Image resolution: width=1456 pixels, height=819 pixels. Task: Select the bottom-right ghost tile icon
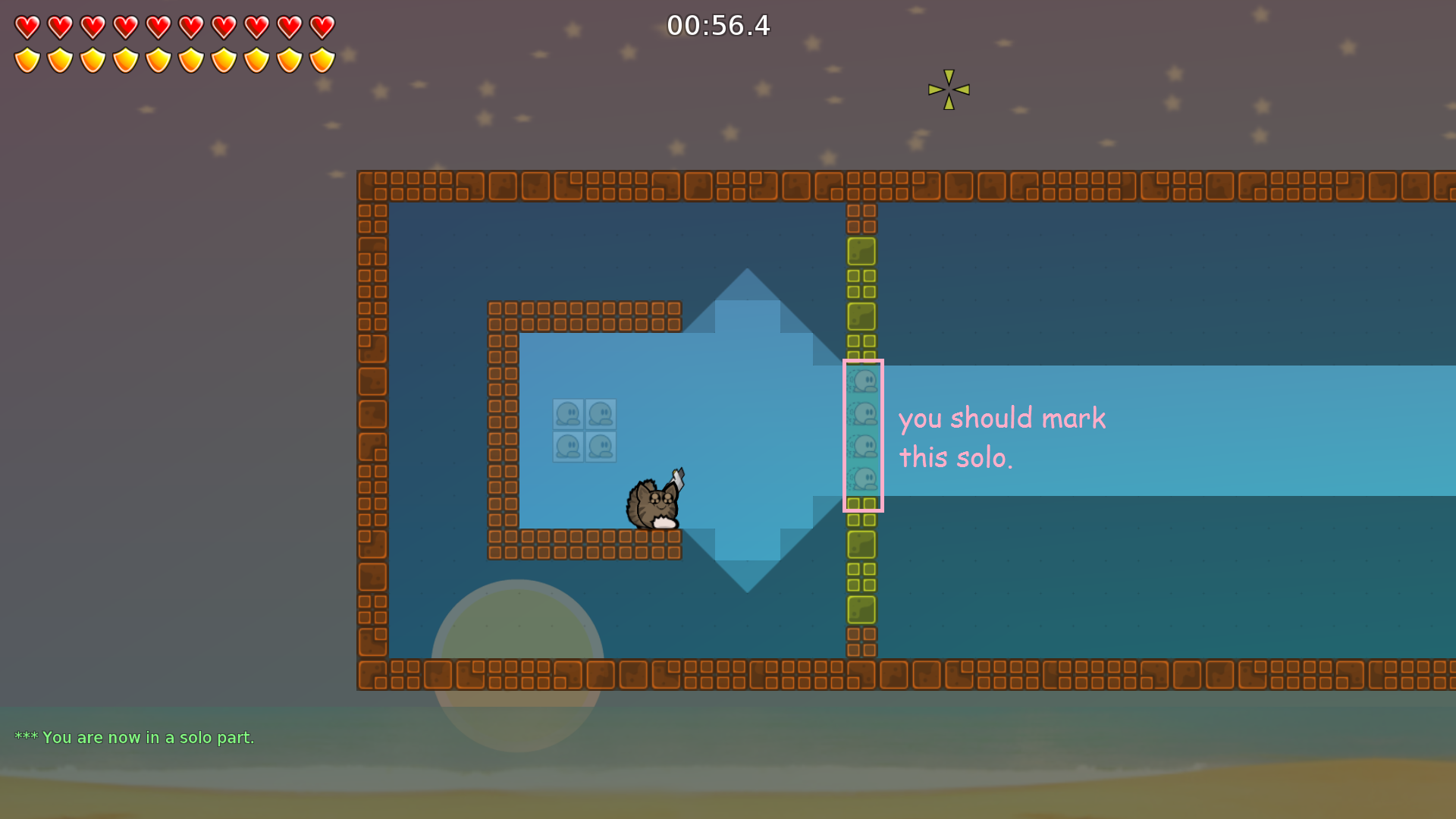click(x=602, y=447)
